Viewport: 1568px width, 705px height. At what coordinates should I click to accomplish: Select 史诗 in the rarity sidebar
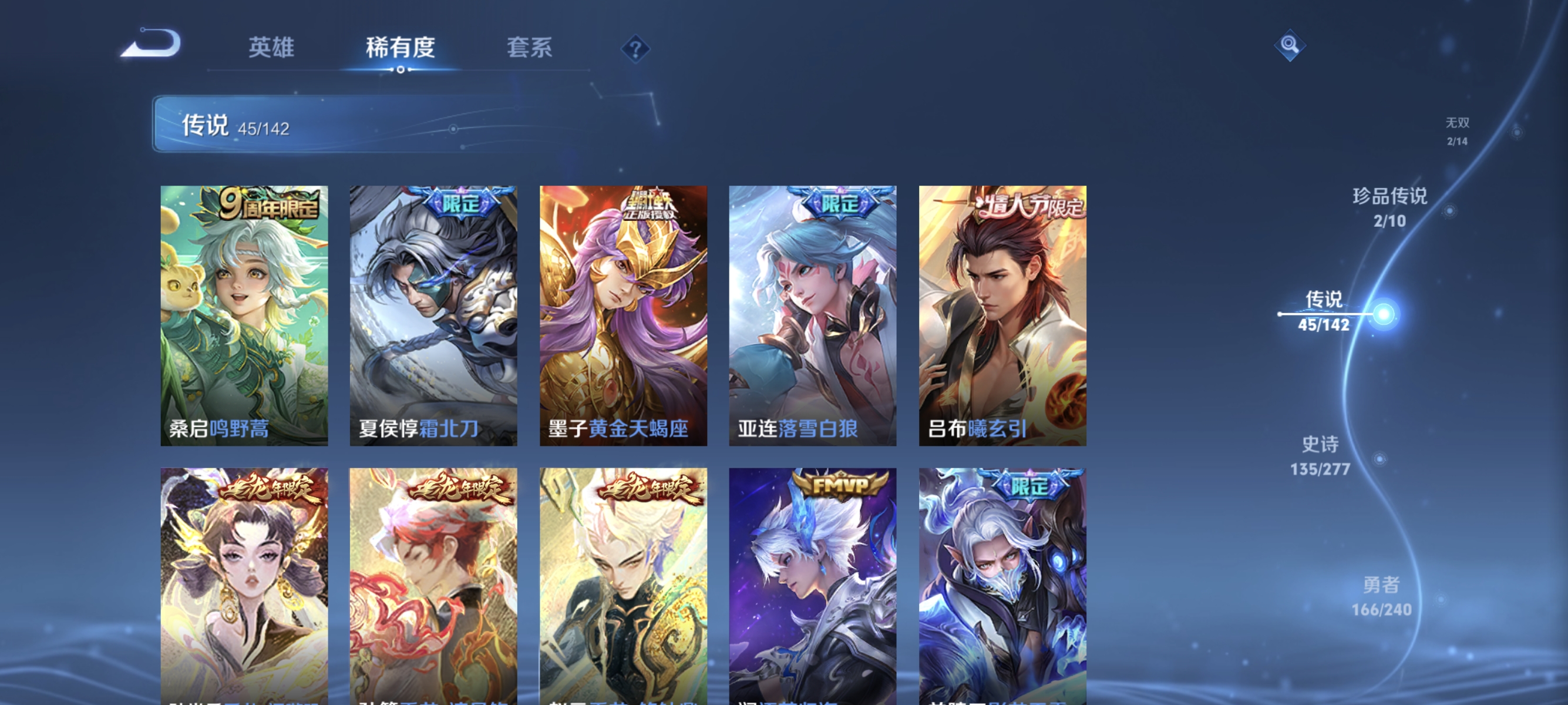[1321, 457]
